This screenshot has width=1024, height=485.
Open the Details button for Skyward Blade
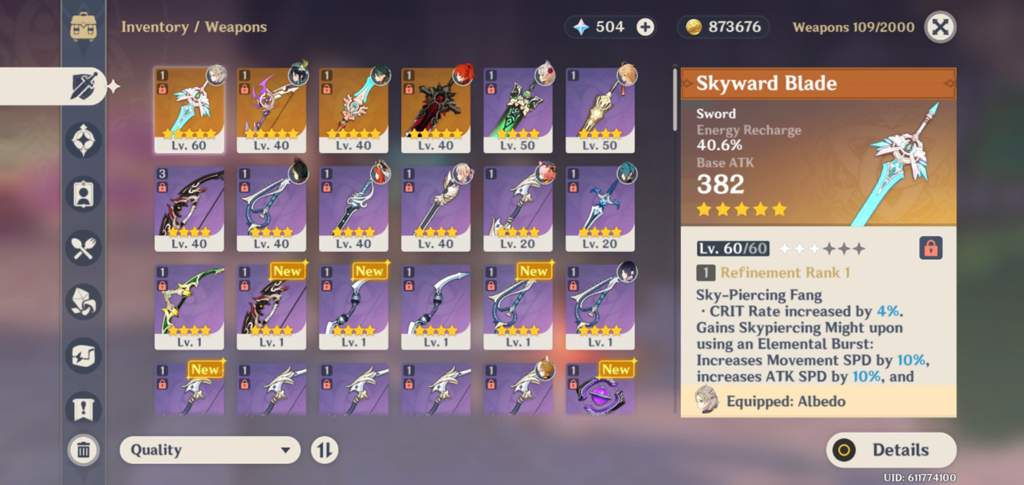[891, 450]
